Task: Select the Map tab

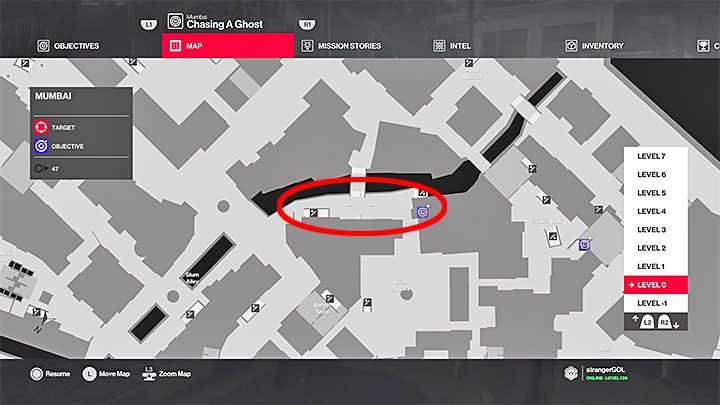Action: [226, 46]
